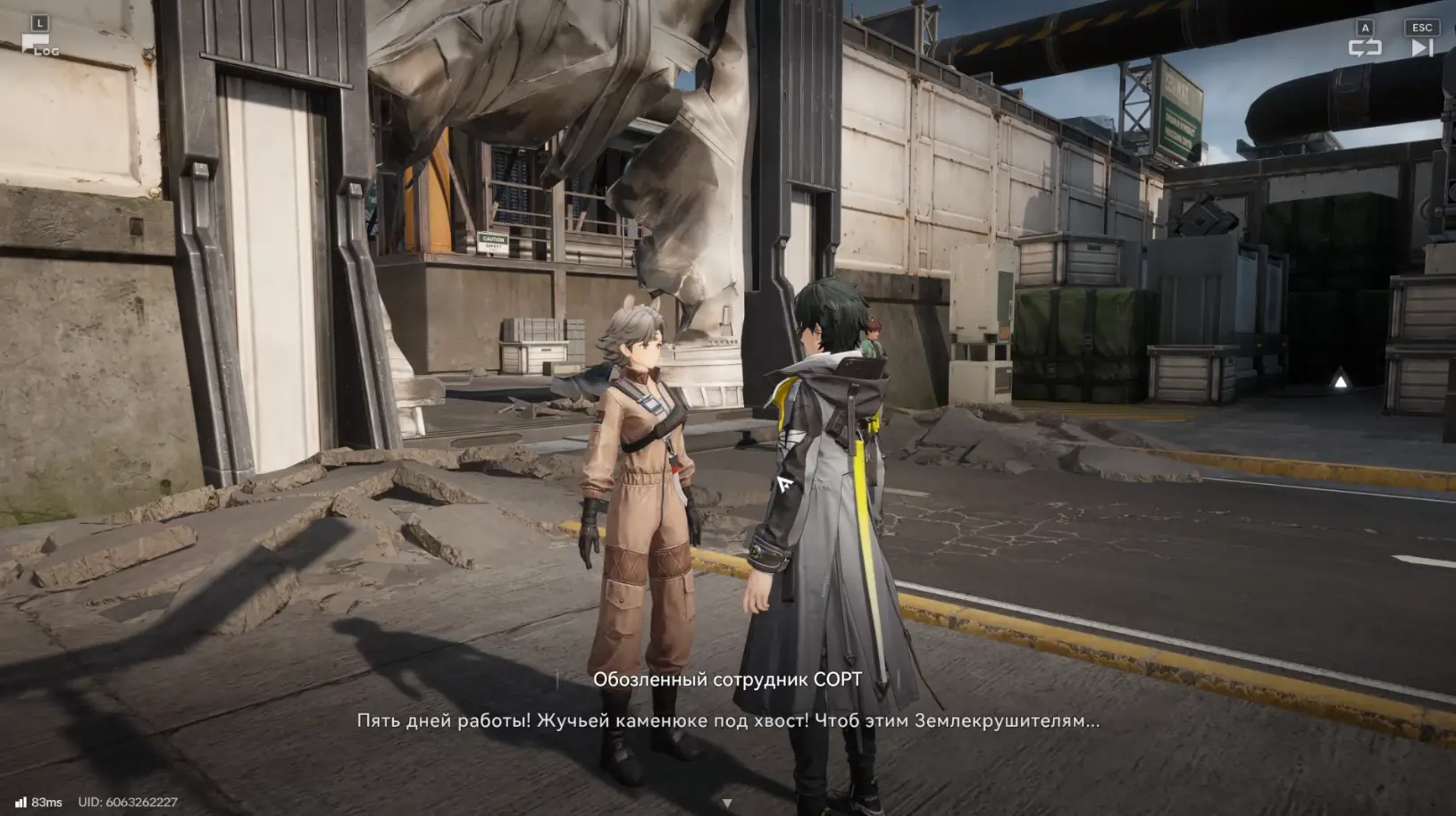Skip the current cutscene dialogue

coord(1421,46)
